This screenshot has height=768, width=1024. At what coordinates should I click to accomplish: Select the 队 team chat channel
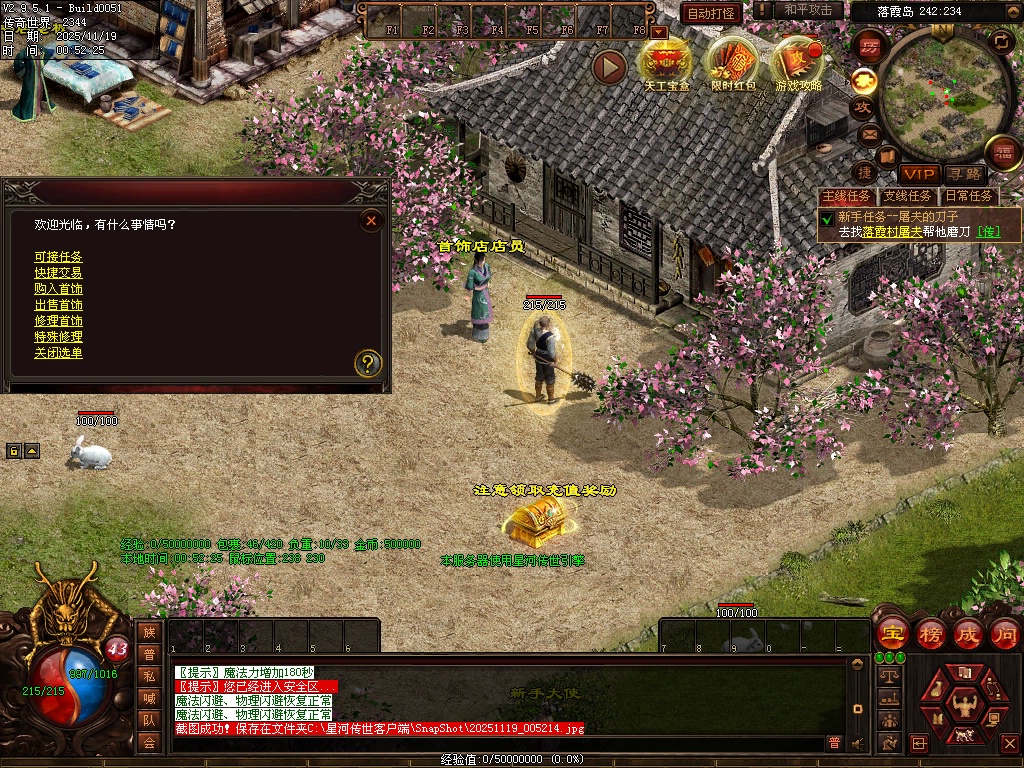149,719
